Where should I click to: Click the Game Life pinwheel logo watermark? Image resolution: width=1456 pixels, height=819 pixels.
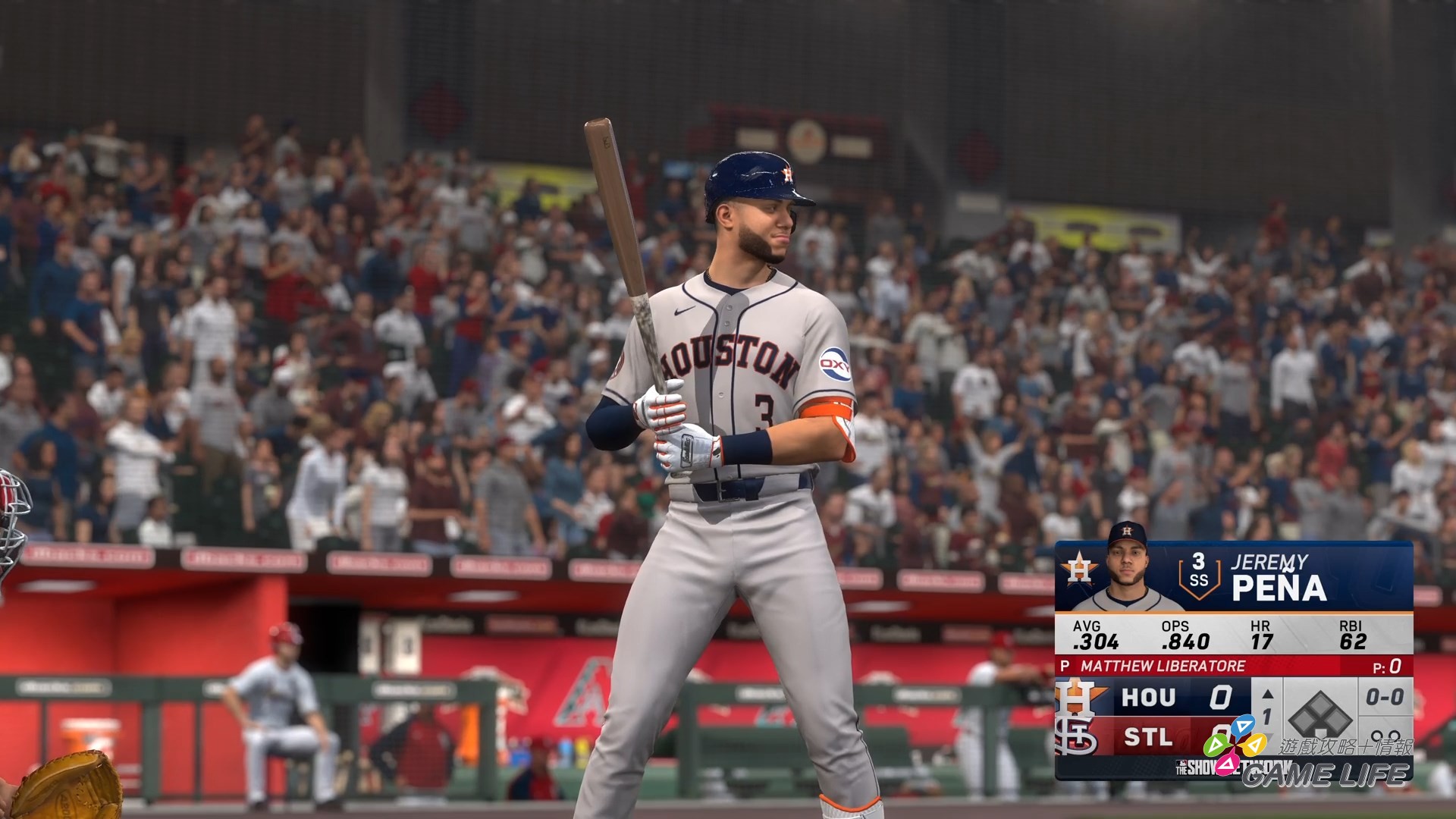1235,745
